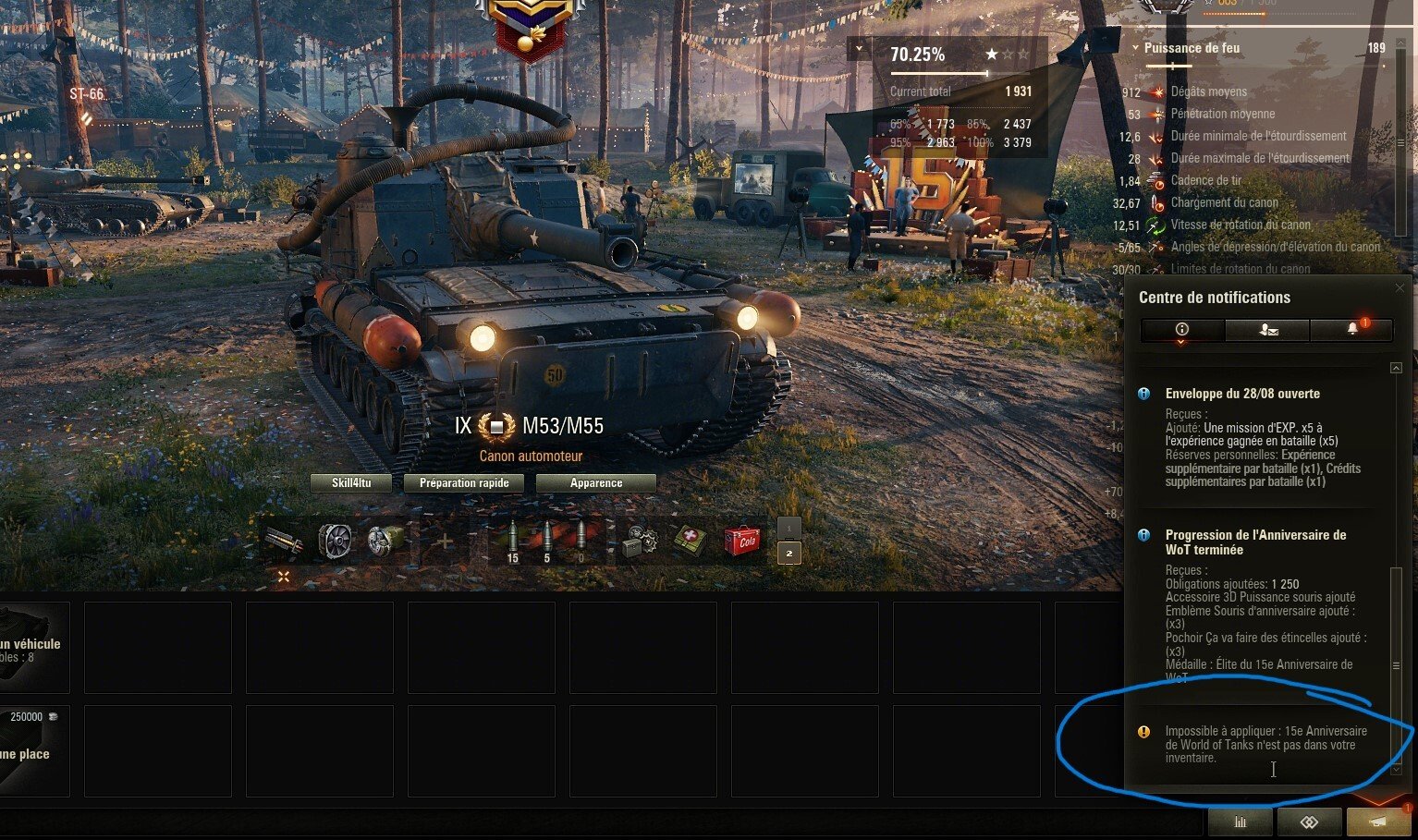Open the bell alerts tab
Image resolution: width=1418 pixels, height=840 pixels.
(1352, 330)
